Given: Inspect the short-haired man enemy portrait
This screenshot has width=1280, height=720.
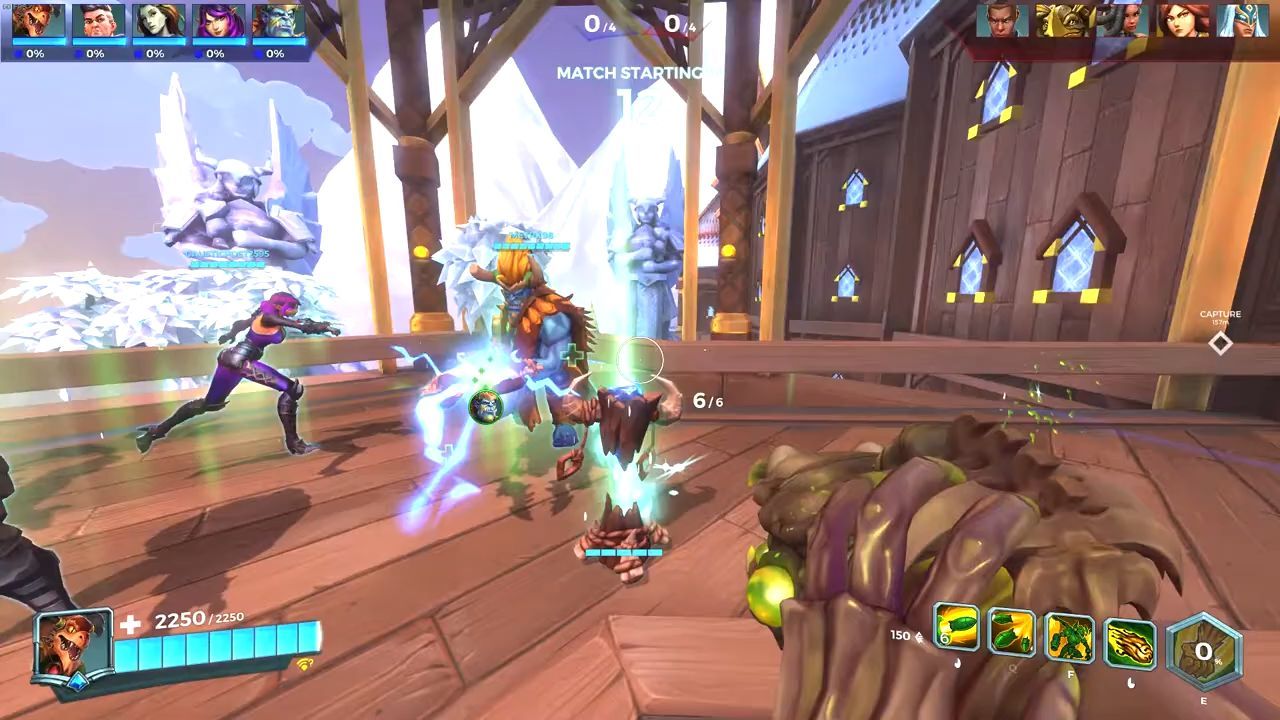Looking at the screenshot, I should point(1002,20).
